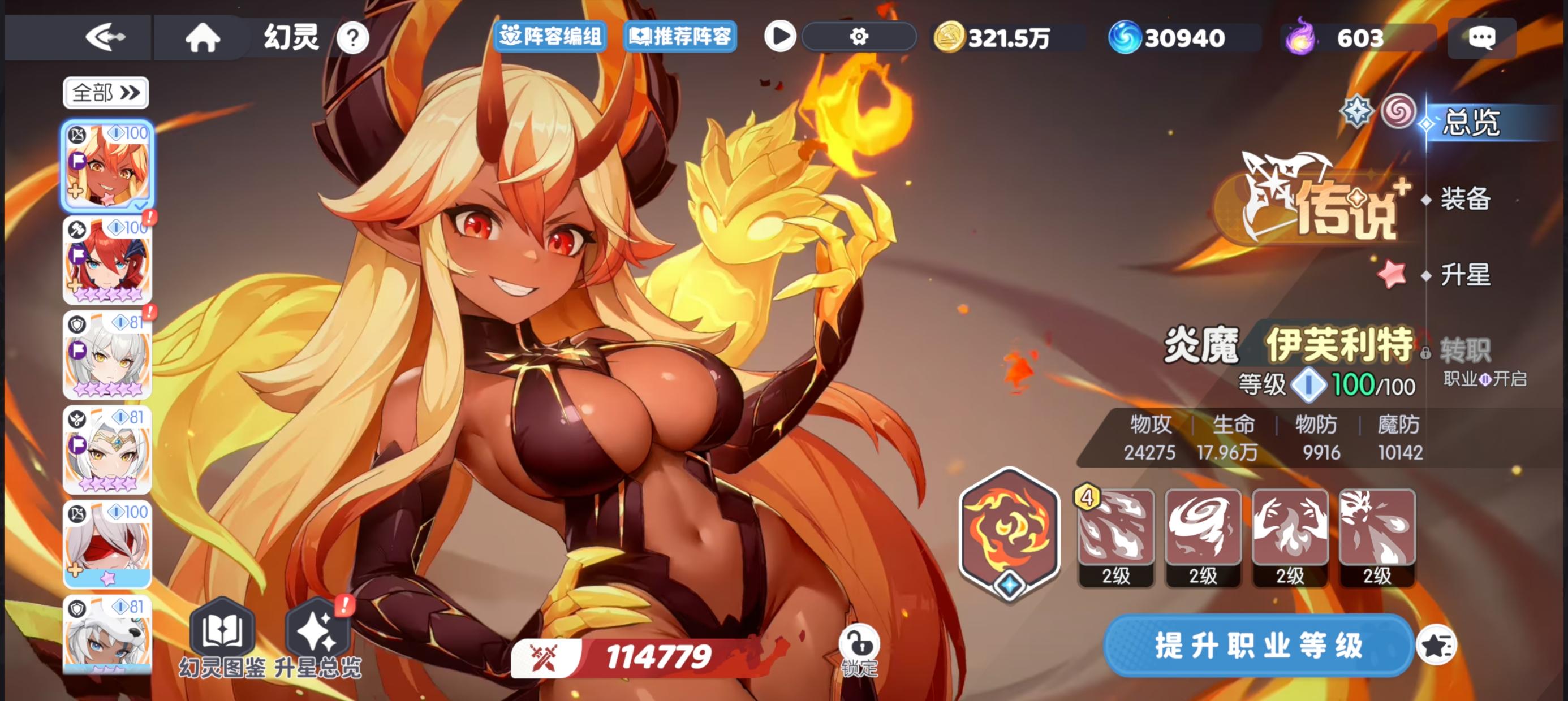Open the settings gear icon
The width and height of the screenshot is (1568, 701).
pos(860,38)
